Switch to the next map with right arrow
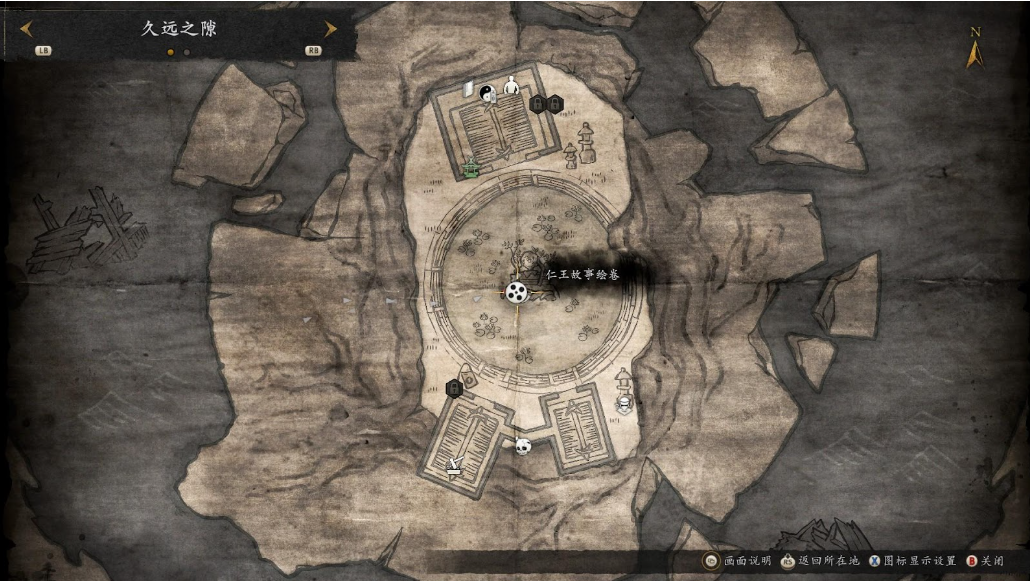Screen dimensions: 1030x581 pos(330,29)
